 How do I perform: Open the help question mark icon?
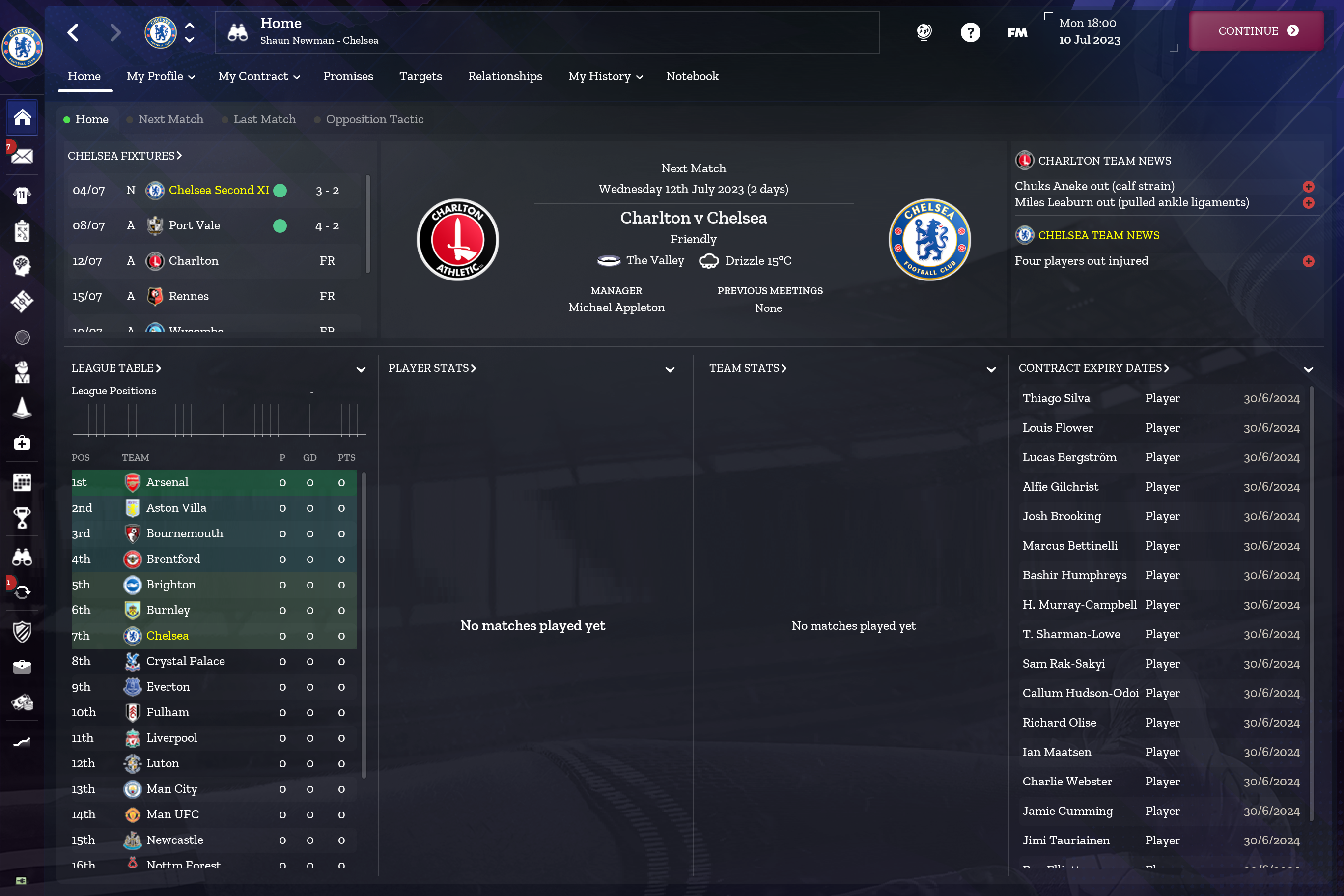click(970, 32)
